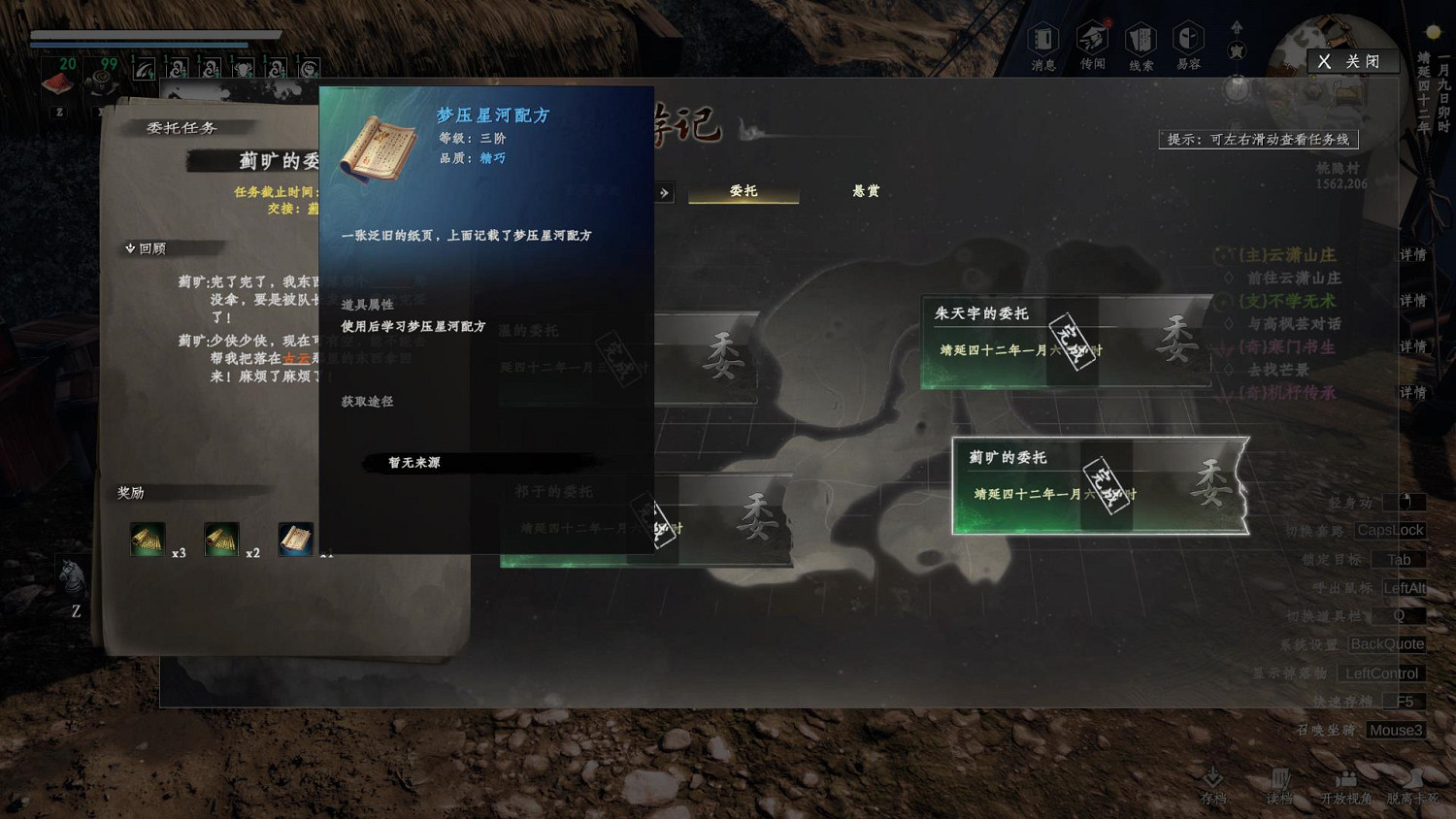The image size is (1456, 819).
Task: Click the x3 reward item thumbnail
Action: pos(148,541)
